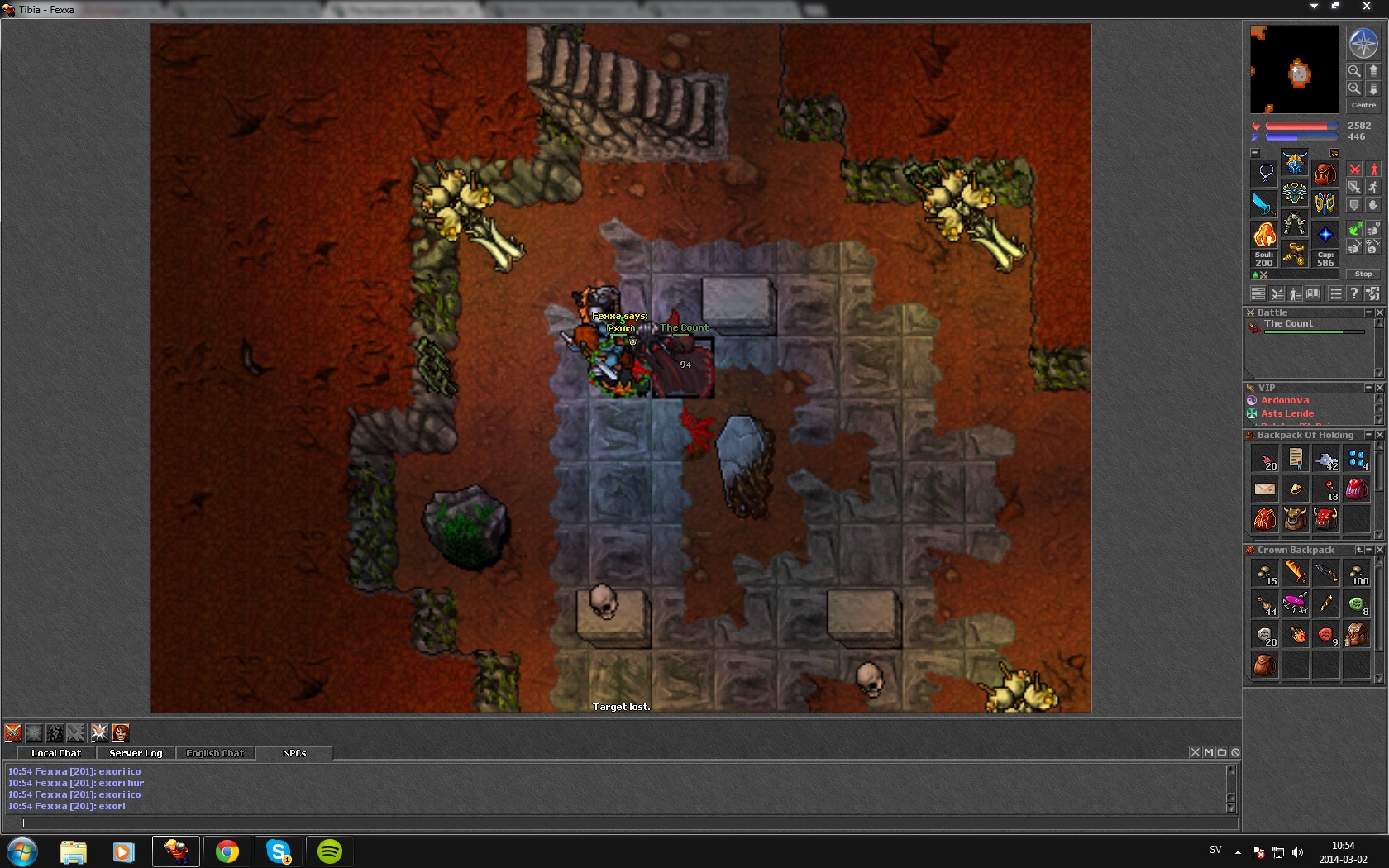Screen dimensions: 1389x868
Task: Open the help question mark button
Action: (1353, 293)
